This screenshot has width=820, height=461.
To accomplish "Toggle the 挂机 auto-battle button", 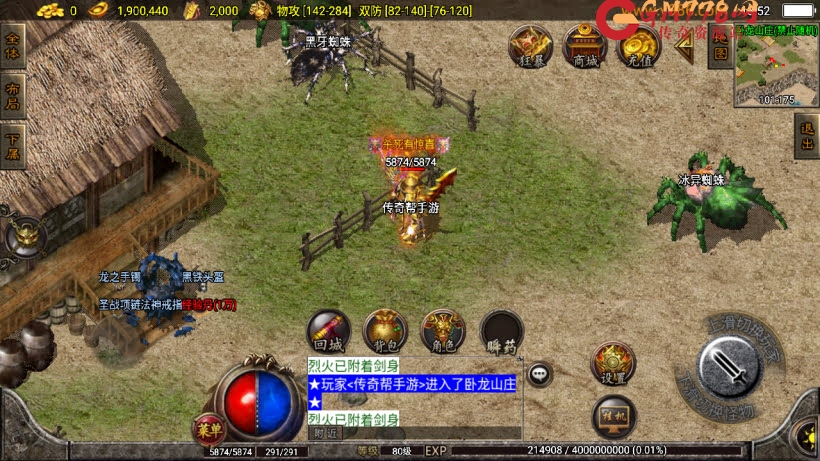I will 613,415.
